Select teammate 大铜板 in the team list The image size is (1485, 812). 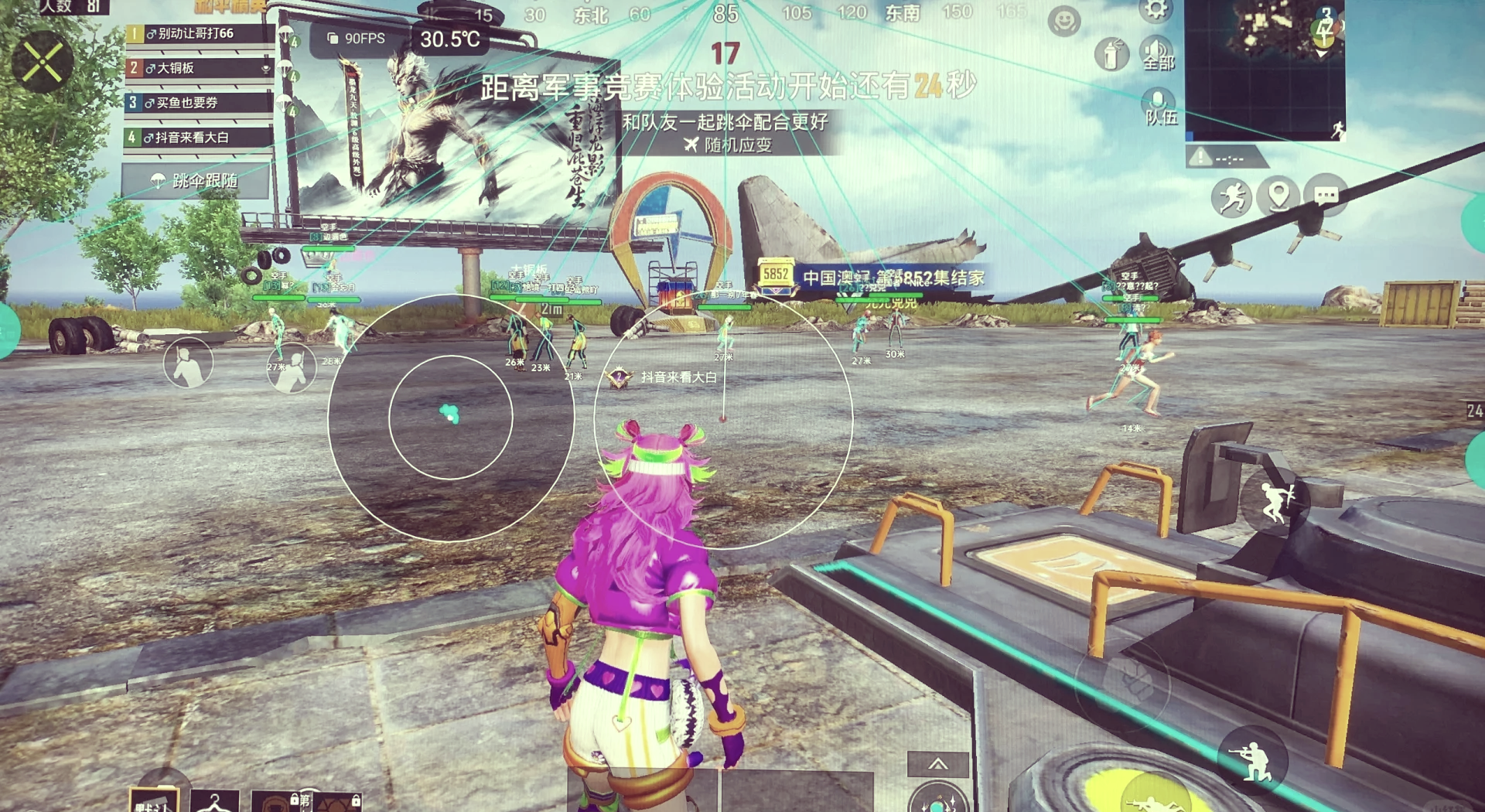coord(199,68)
